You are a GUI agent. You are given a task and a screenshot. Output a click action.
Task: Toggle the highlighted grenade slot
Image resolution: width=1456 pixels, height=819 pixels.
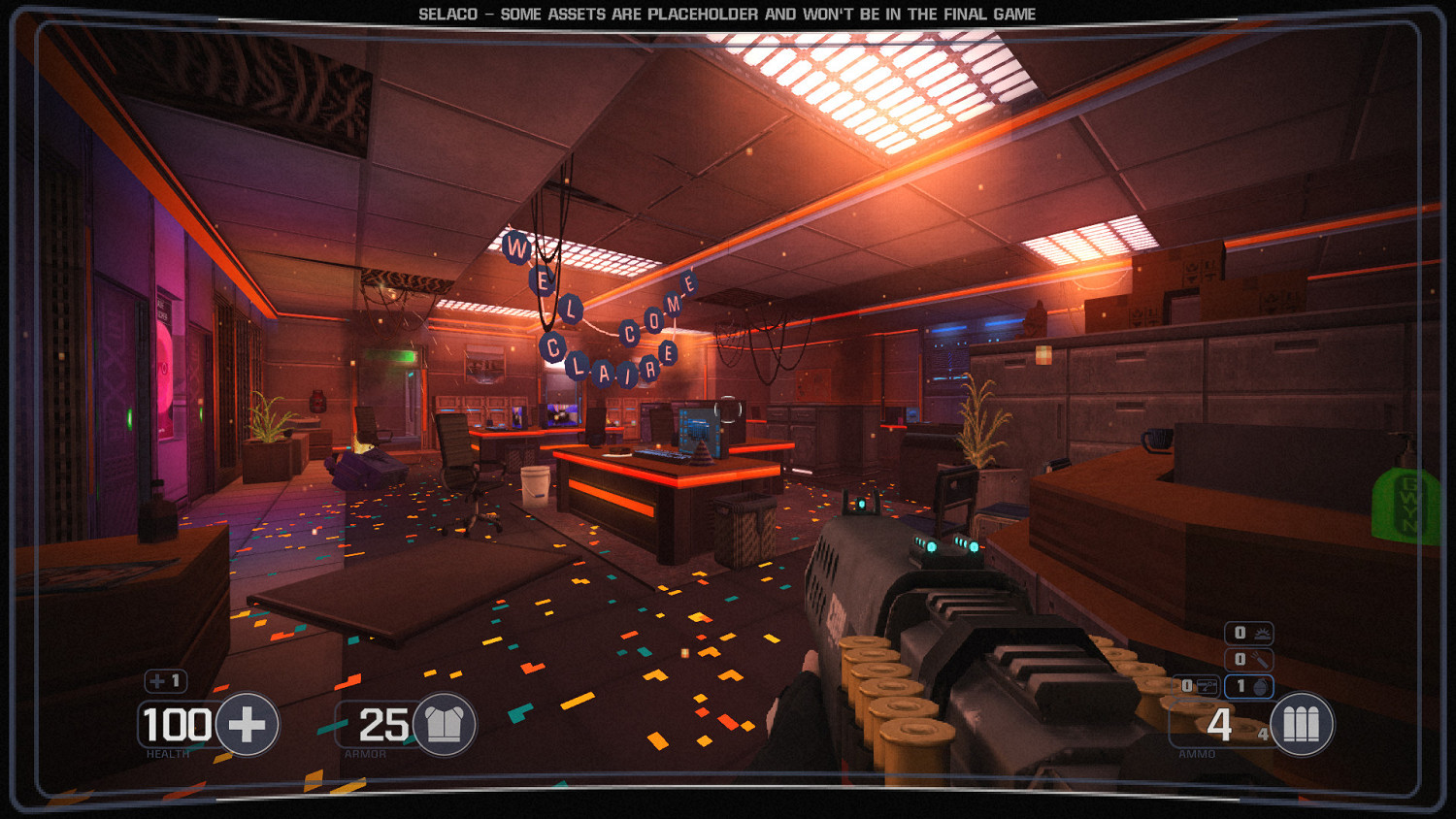tap(1250, 685)
